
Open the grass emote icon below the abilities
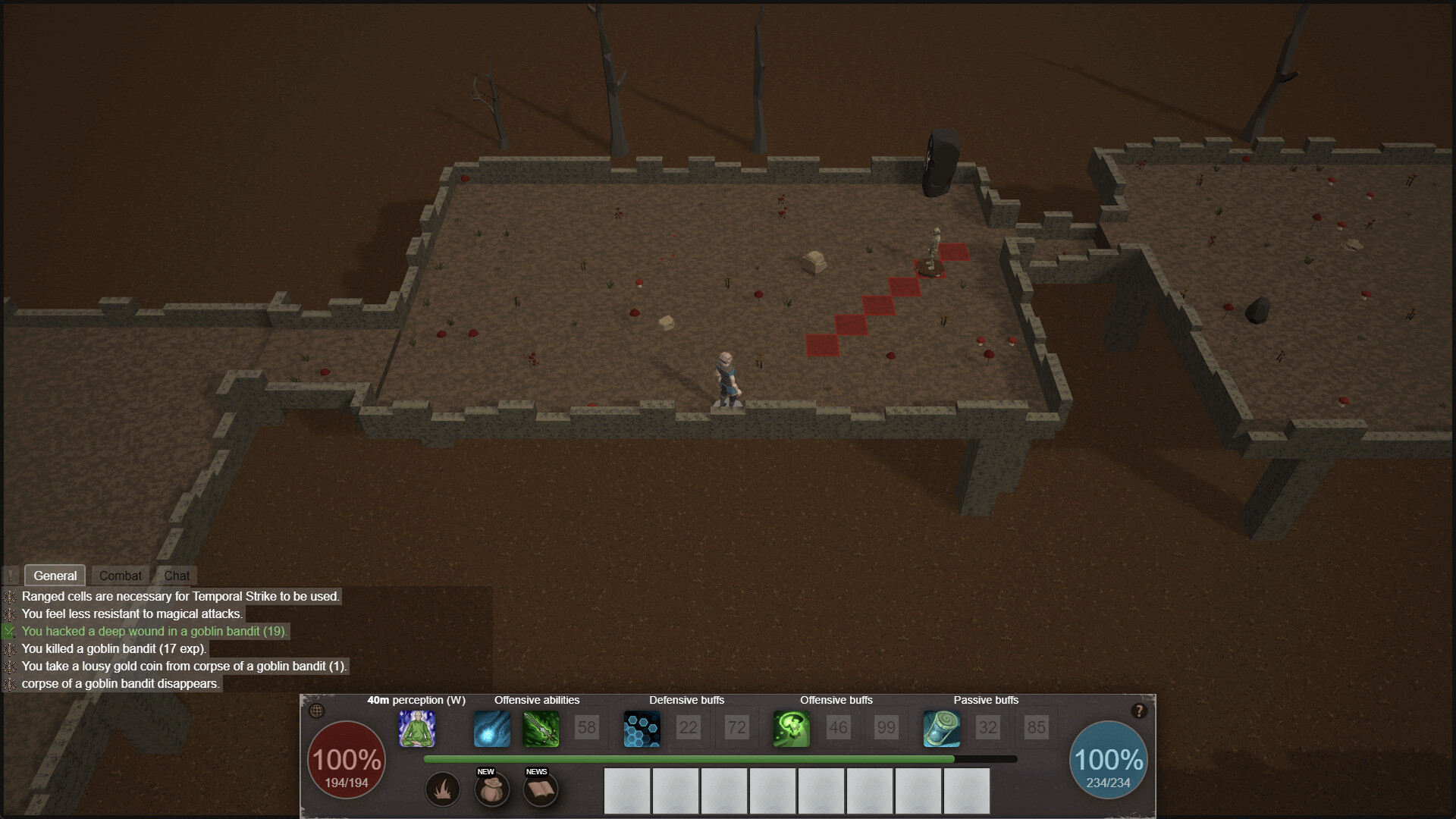click(442, 789)
